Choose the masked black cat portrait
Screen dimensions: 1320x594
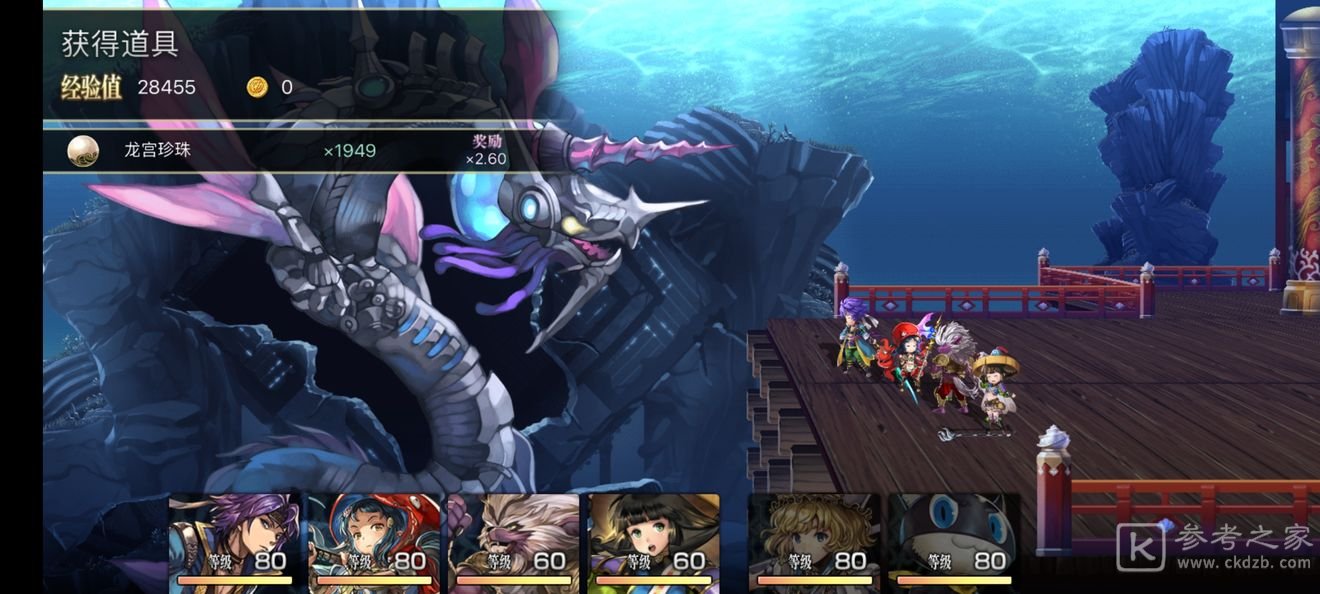tap(954, 537)
